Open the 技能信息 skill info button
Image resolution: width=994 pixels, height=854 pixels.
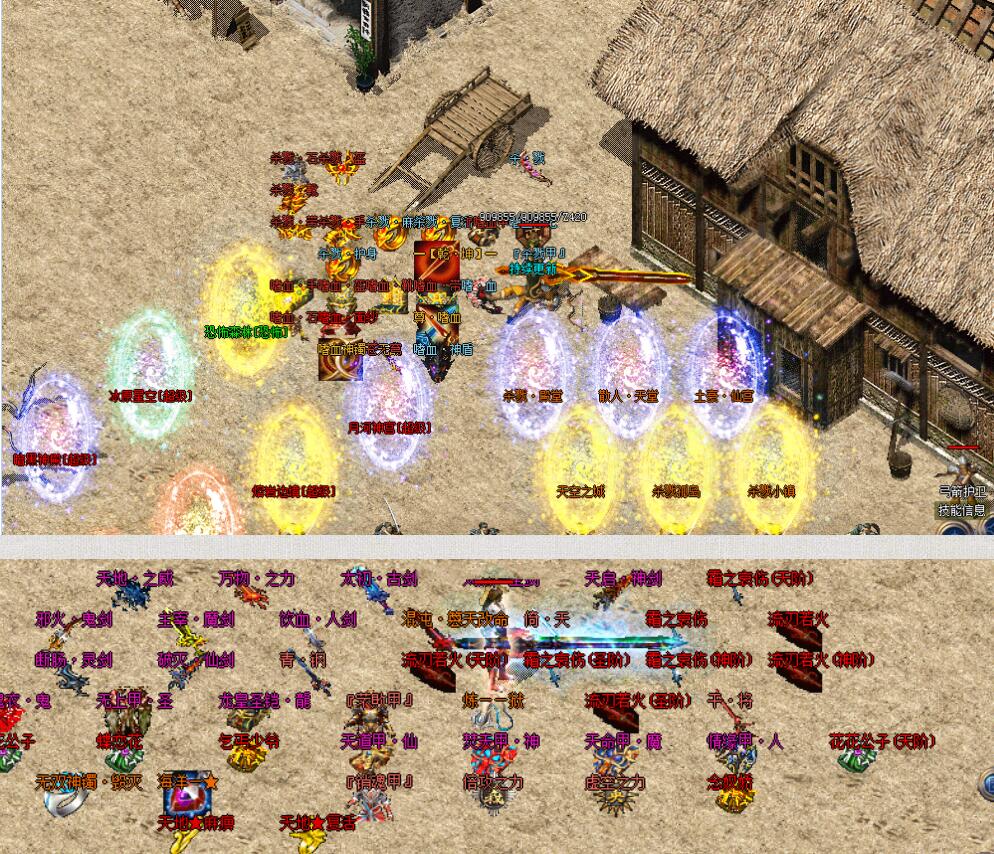tap(961, 510)
